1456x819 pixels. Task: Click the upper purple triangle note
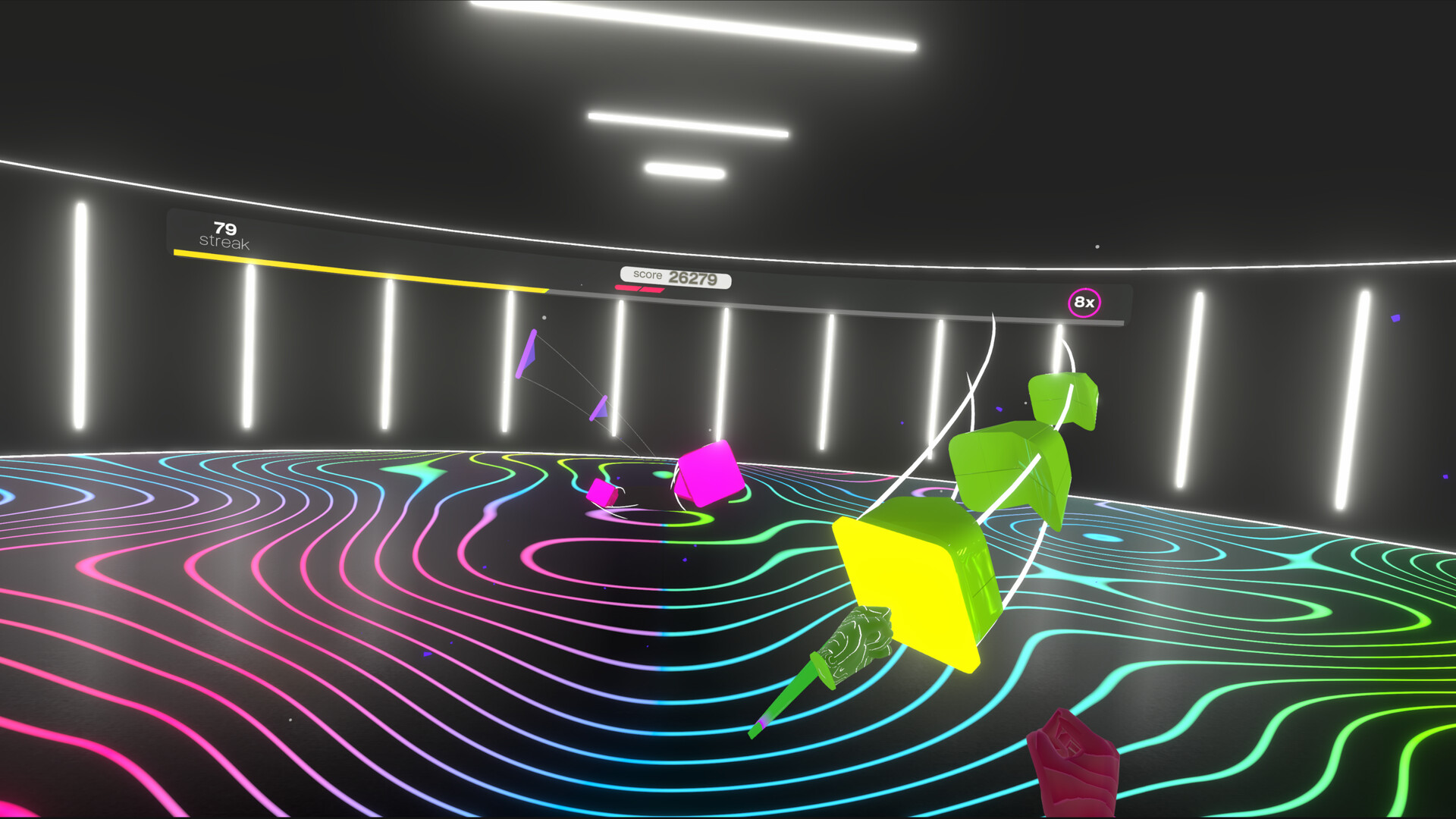coord(527,353)
